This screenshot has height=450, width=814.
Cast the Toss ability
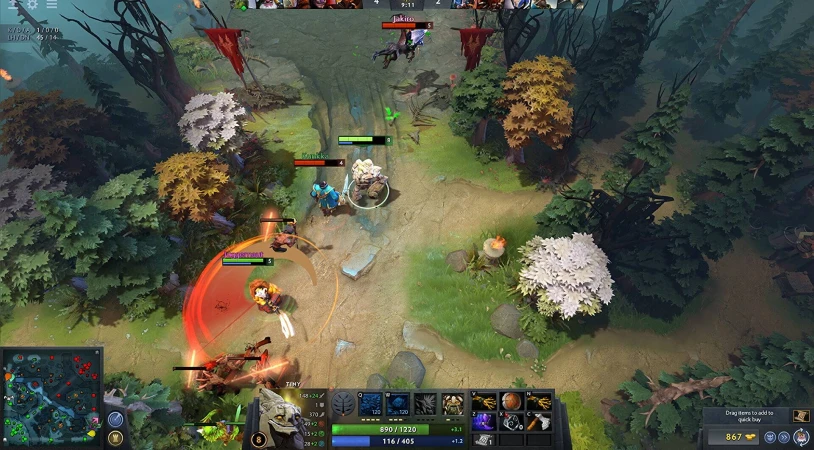click(x=398, y=404)
